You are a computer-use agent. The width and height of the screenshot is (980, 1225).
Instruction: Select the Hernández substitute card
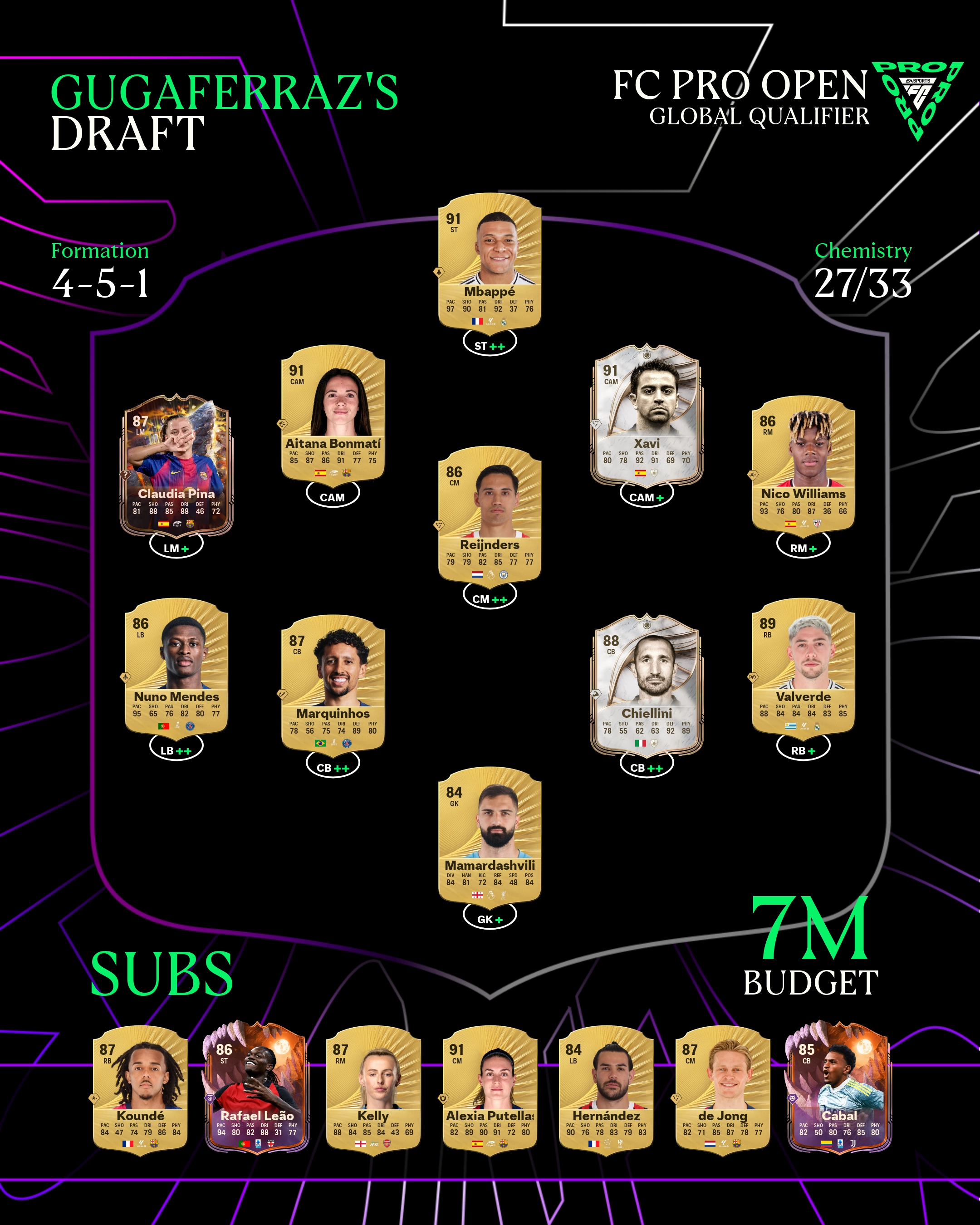coord(606,1090)
